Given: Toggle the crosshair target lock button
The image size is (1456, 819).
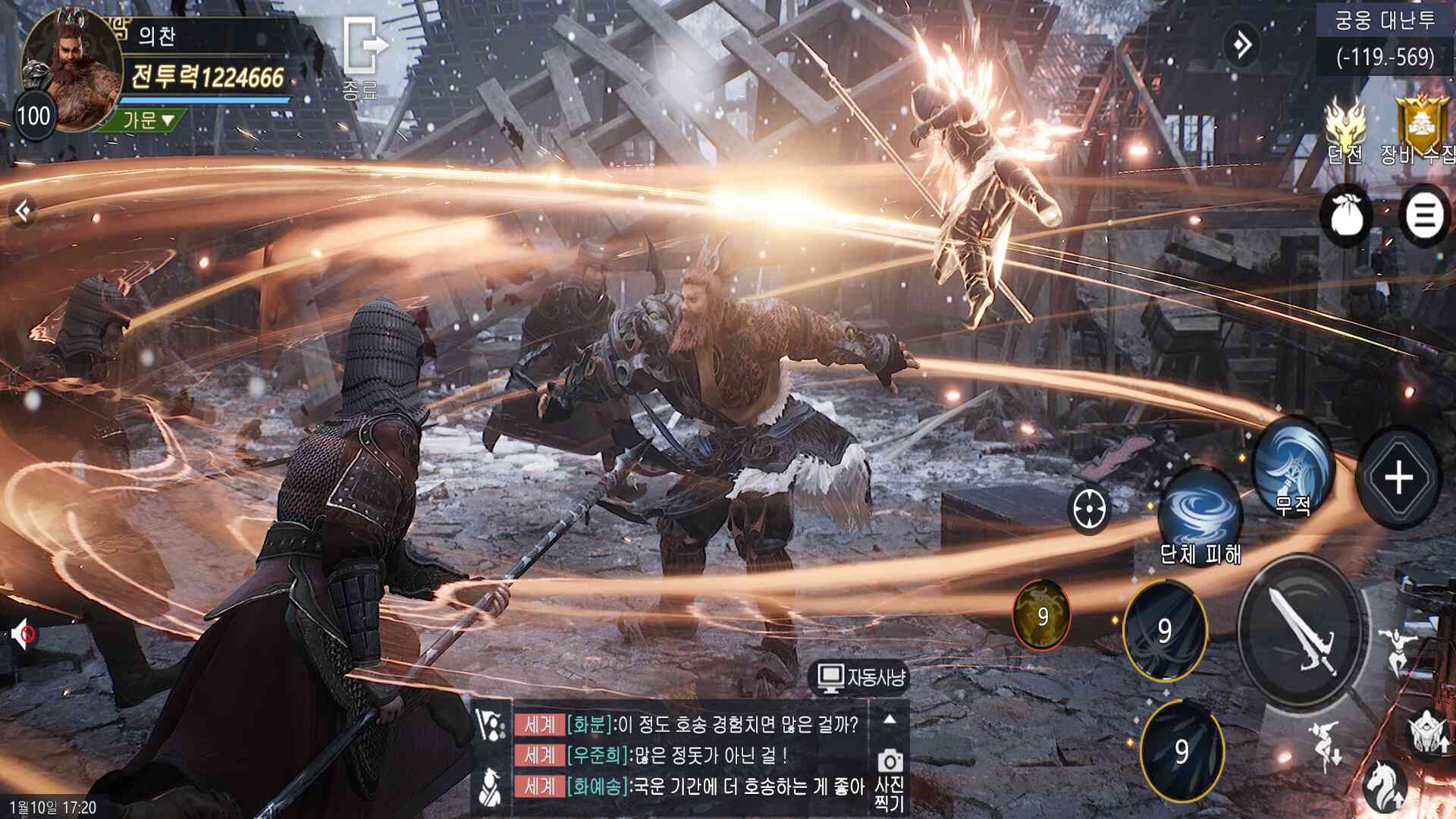Looking at the screenshot, I should pyautogui.click(x=1090, y=507).
